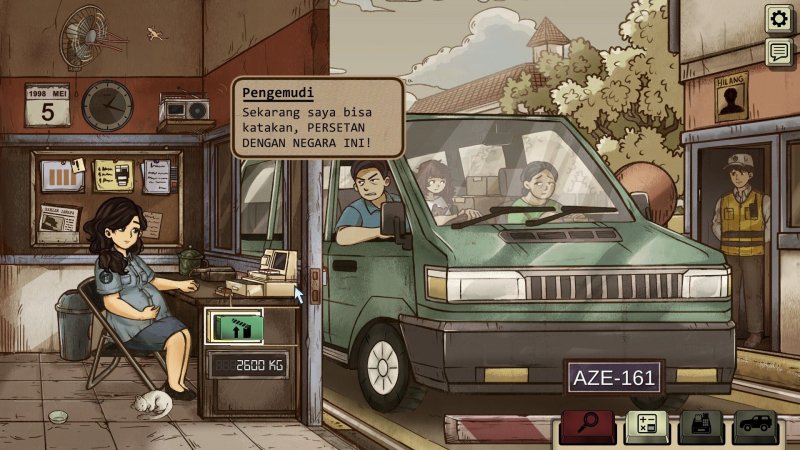Open the dialogue log speech bubble
Image resolution: width=800 pixels, height=450 pixels.
point(778,53)
